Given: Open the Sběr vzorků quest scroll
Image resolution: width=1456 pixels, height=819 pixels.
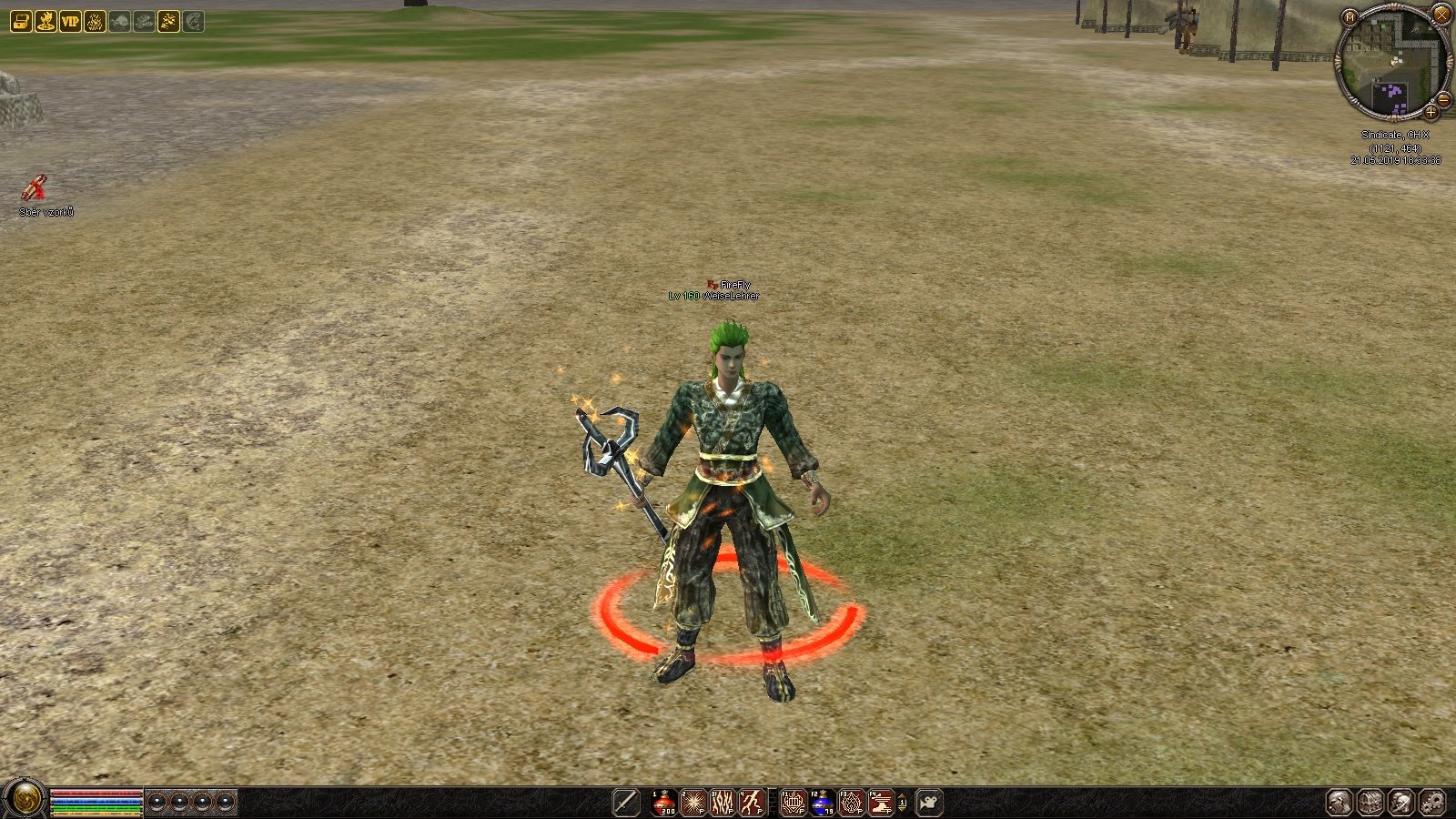Looking at the screenshot, I should (x=35, y=188).
